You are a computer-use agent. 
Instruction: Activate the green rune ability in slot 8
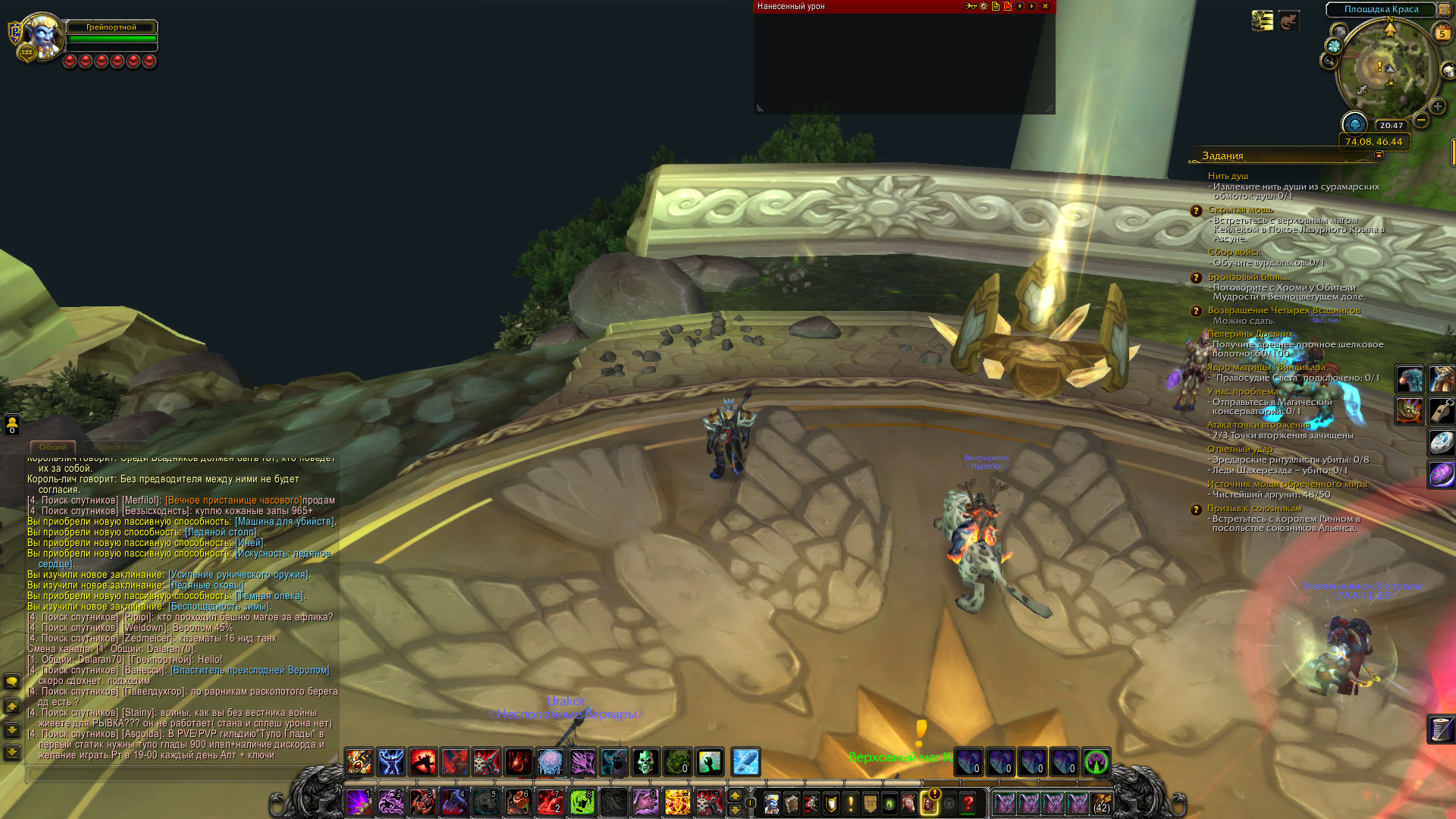[x=582, y=802]
